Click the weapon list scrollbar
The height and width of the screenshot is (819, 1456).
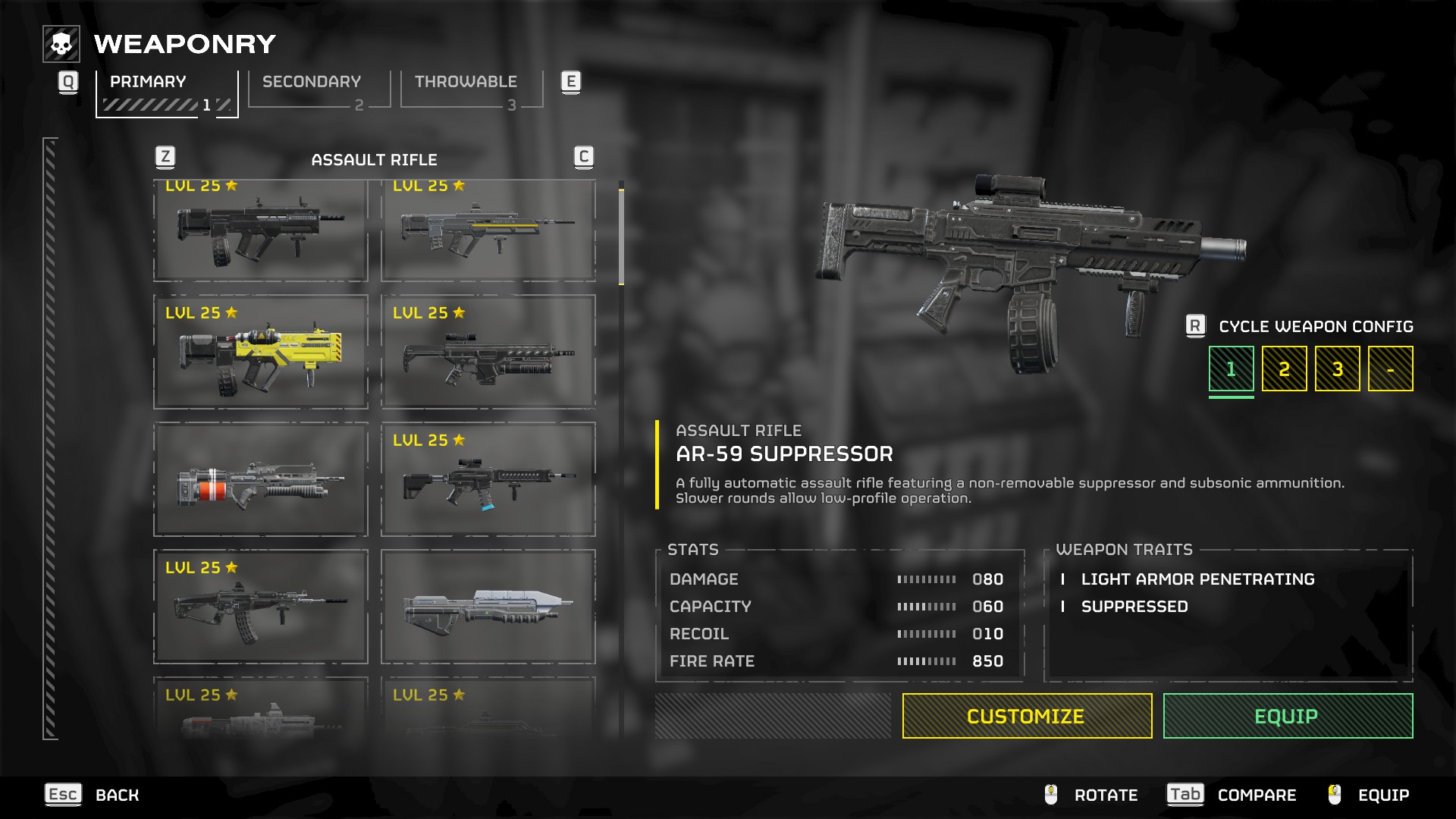point(621,237)
